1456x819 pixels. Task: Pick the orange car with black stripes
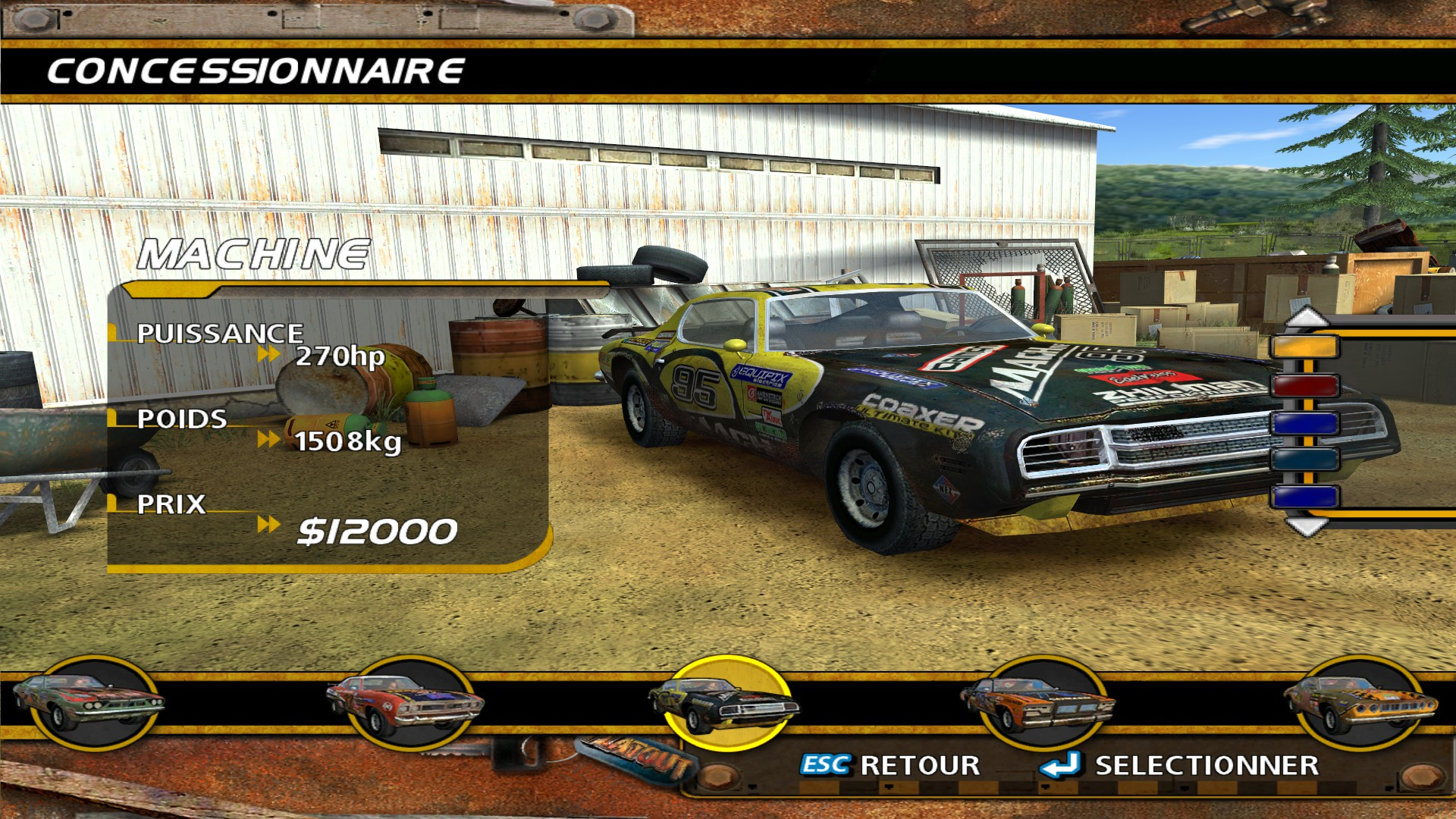tap(1038, 702)
